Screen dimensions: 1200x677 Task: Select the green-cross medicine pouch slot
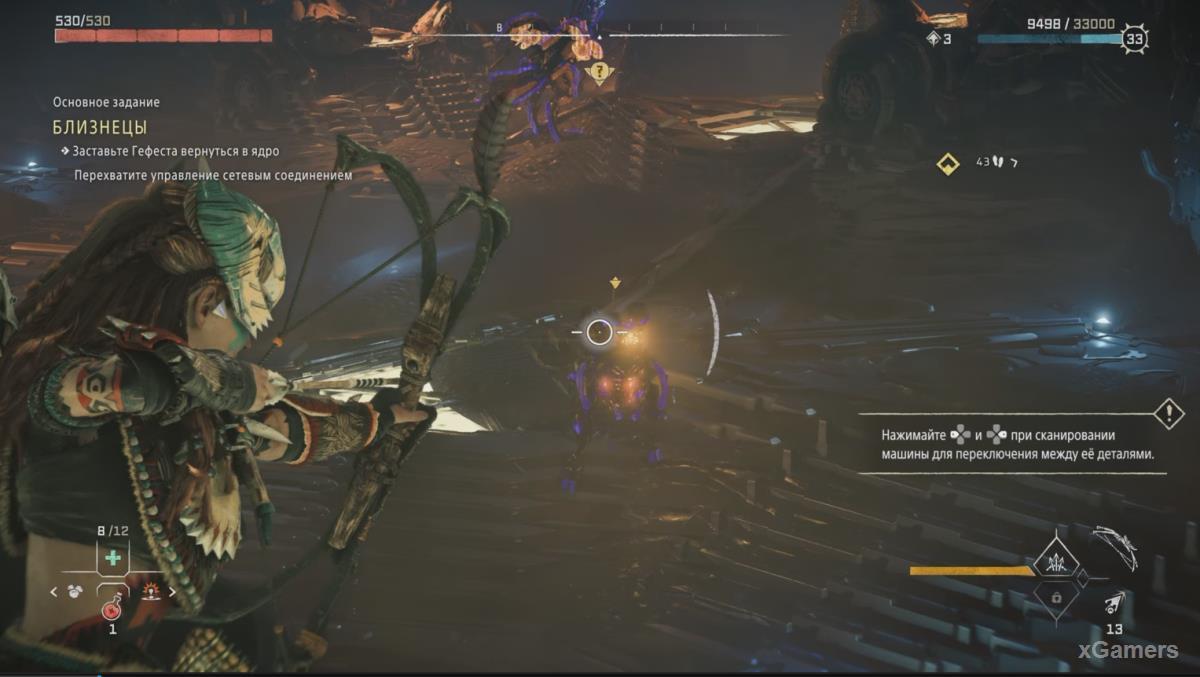113,557
